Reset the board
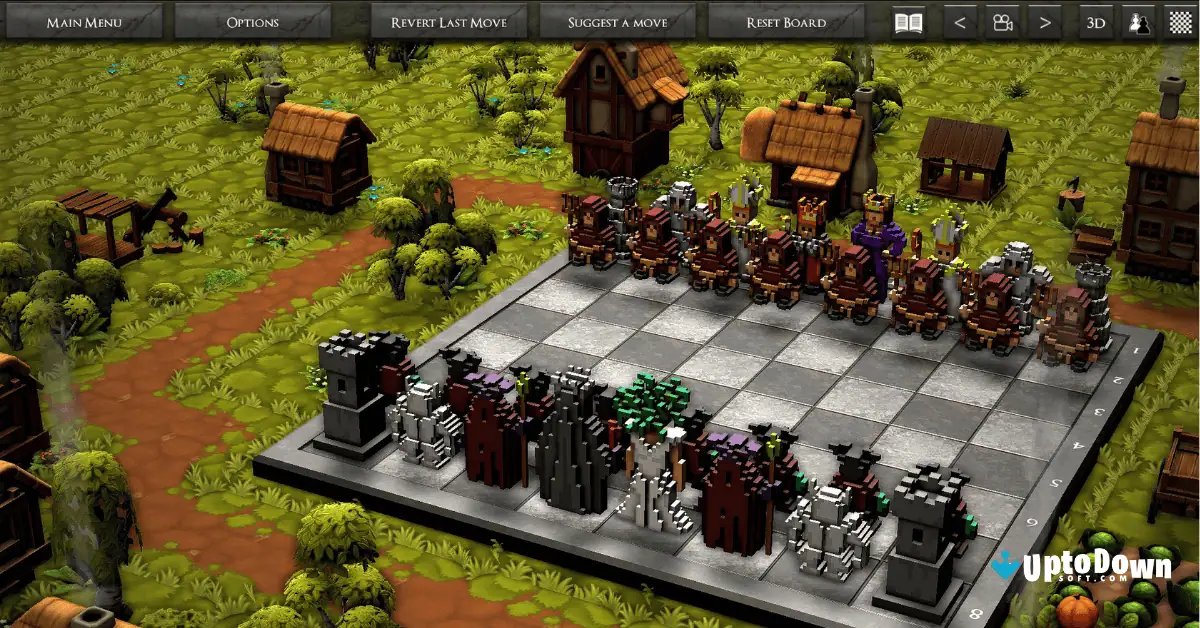1200x628 pixels. [x=786, y=21]
